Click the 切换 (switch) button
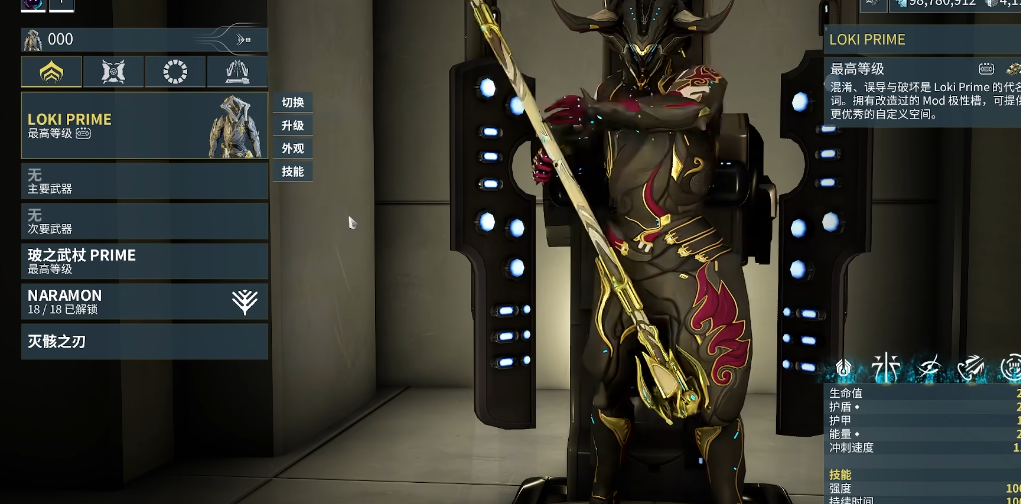This screenshot has width=1021, height=504. pyautogui.click(x=292, y=103)
